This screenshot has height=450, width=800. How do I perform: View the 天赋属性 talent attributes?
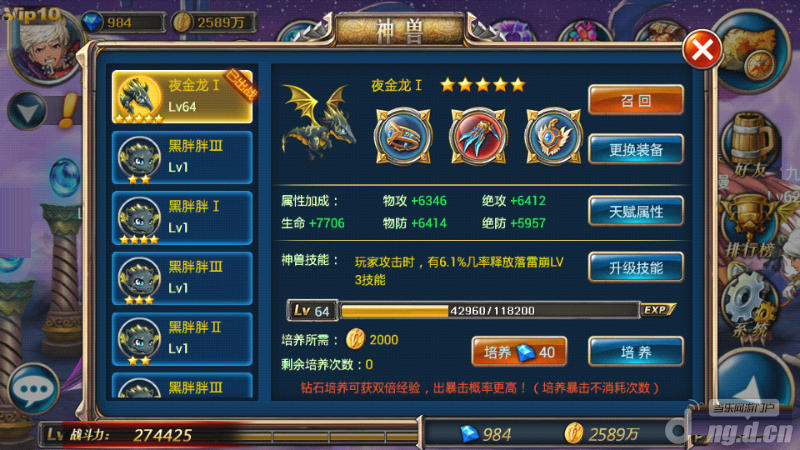click(x=636, y=211)
